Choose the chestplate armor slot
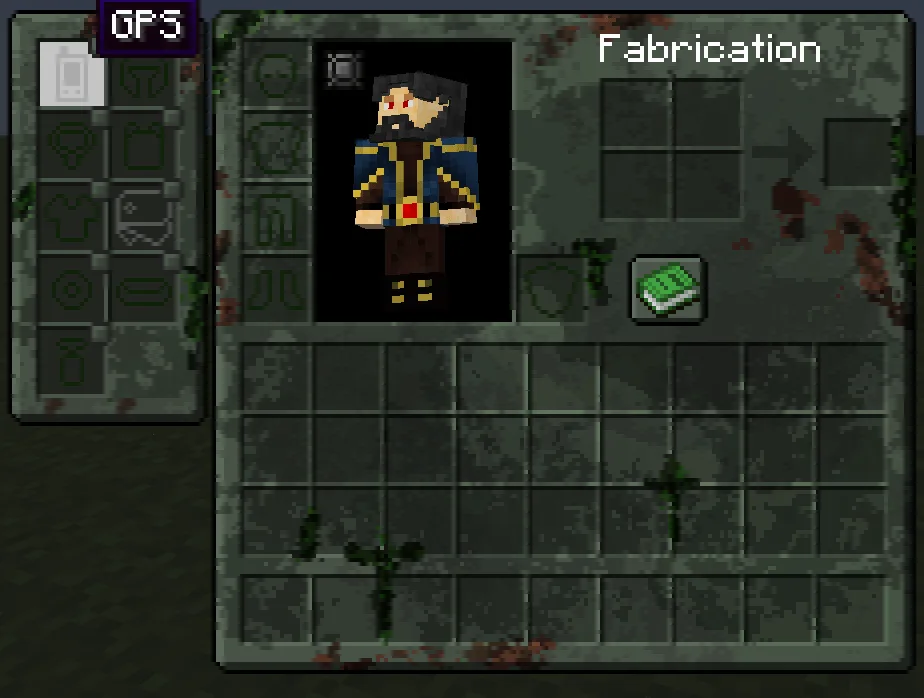The height and width of the screenshot is (698, 924). (x=276, y=147)
